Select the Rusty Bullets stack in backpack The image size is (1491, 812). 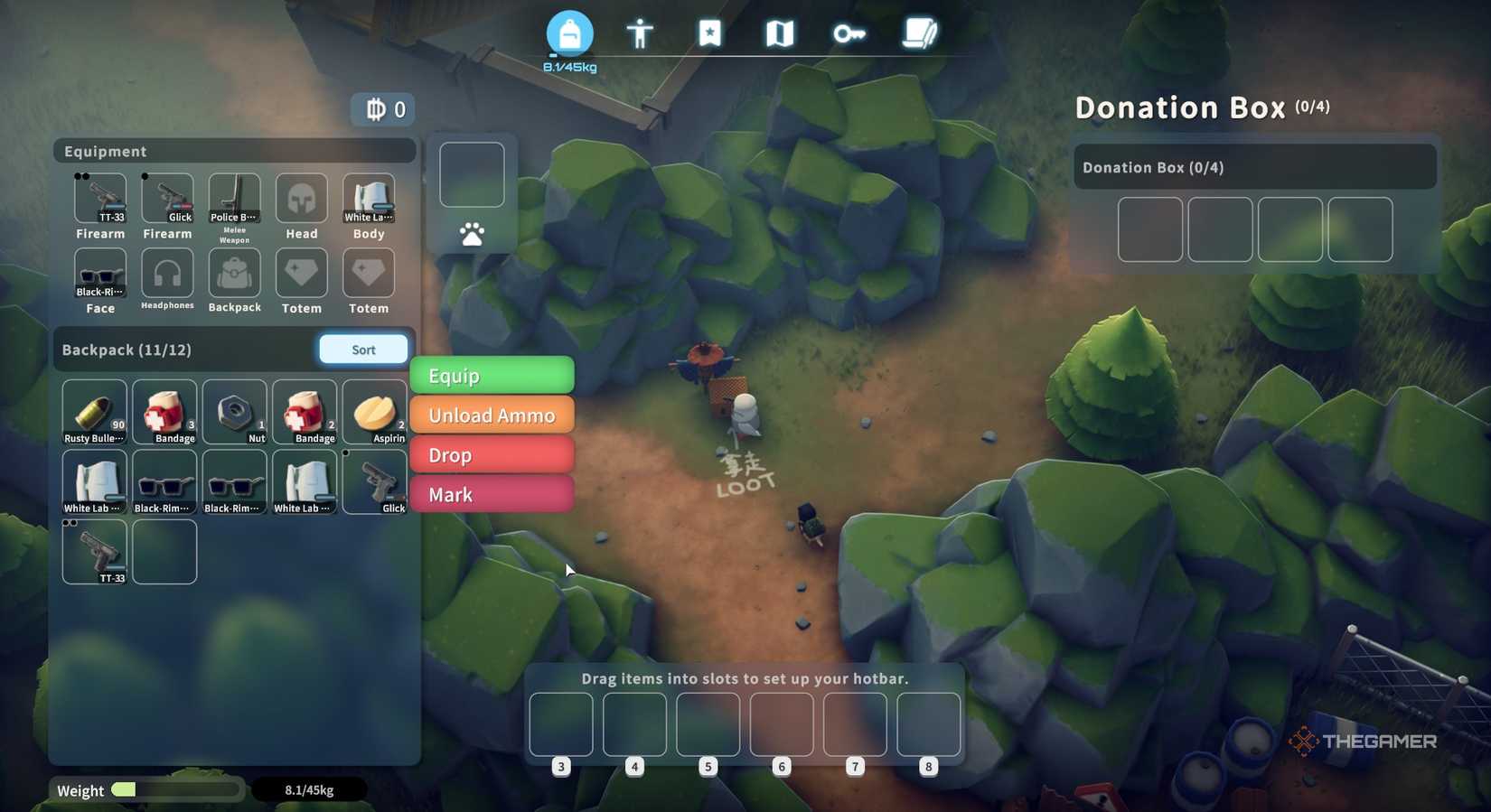tap(94, 411)
